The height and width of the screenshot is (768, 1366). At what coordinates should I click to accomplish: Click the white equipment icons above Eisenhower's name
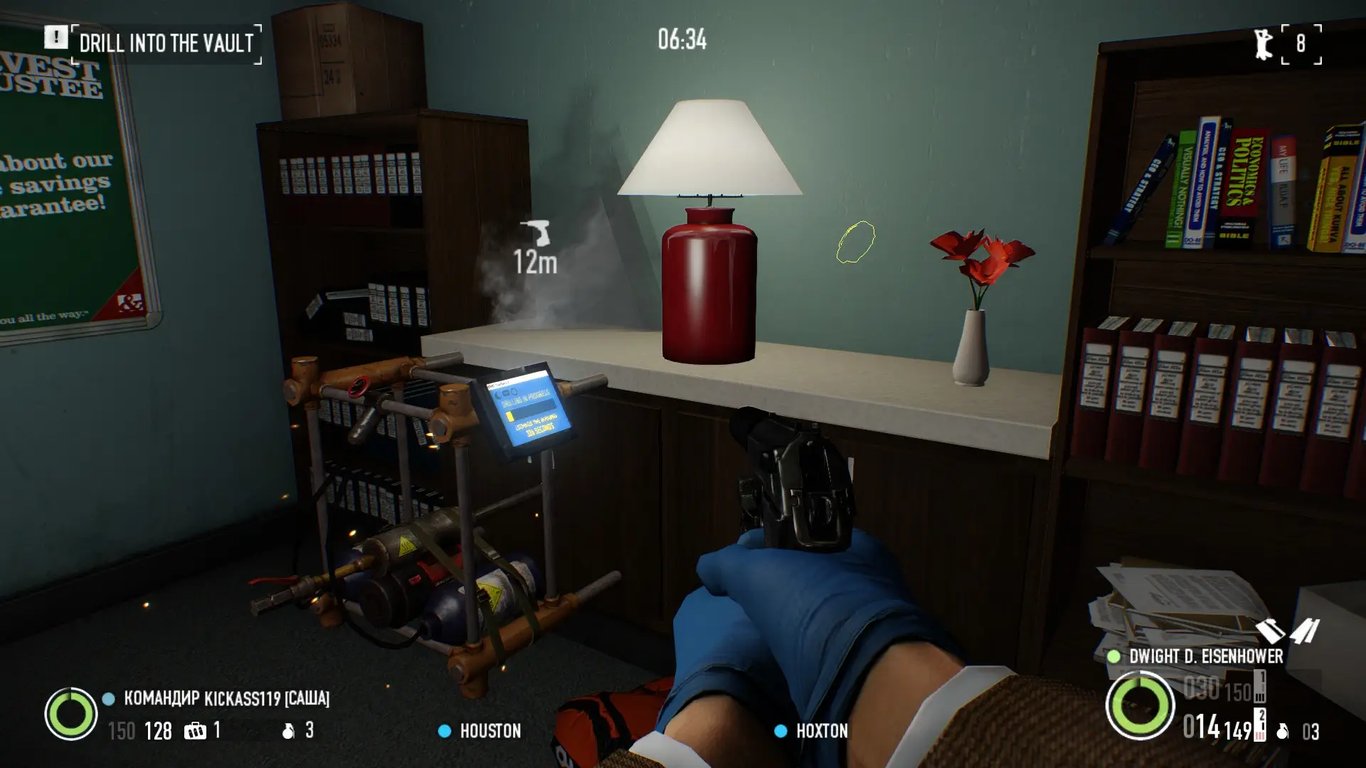click(x=1288, y=632)
